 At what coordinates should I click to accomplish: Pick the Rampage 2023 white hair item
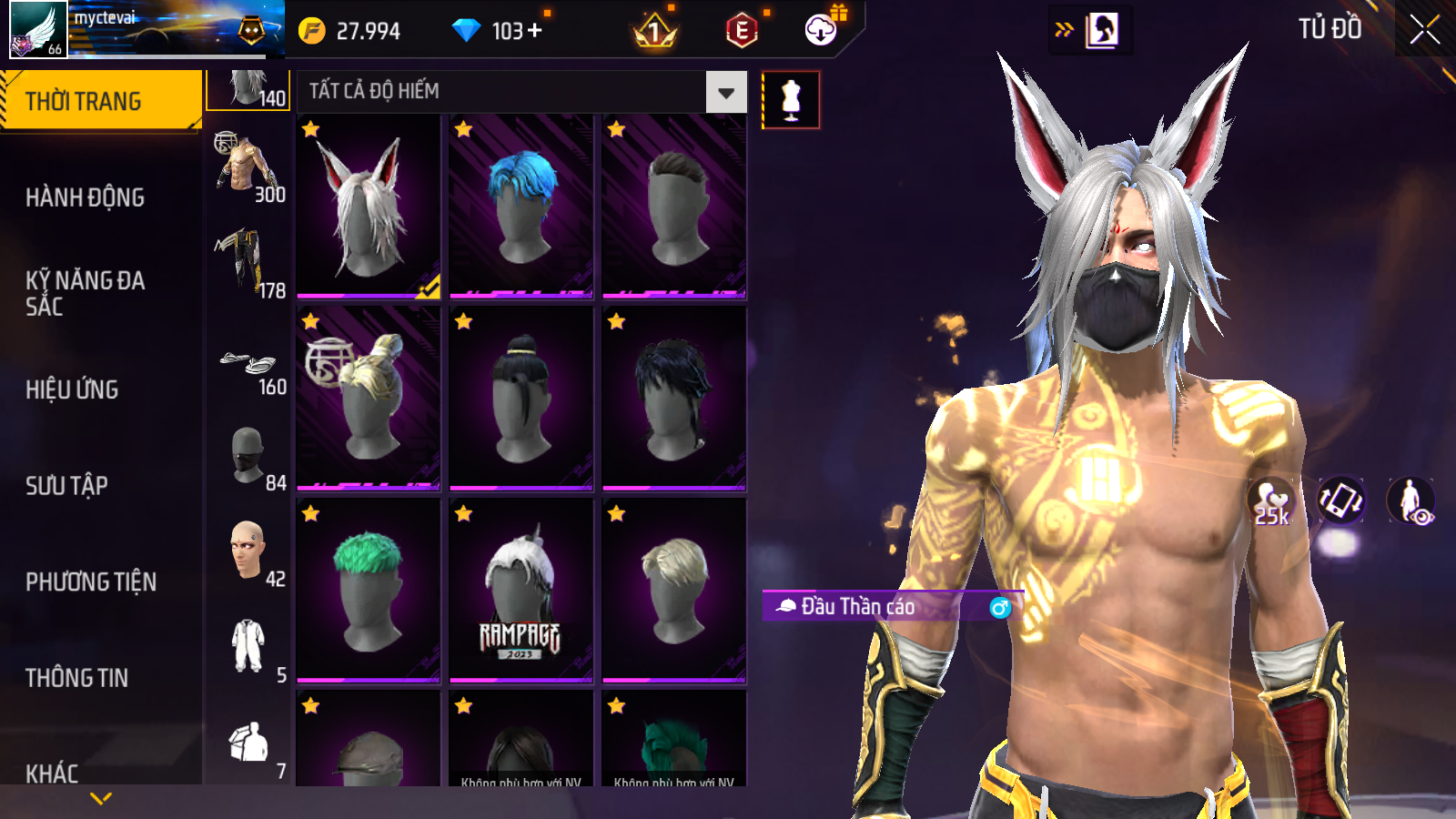pyautogui.click(x=521, y=591)
